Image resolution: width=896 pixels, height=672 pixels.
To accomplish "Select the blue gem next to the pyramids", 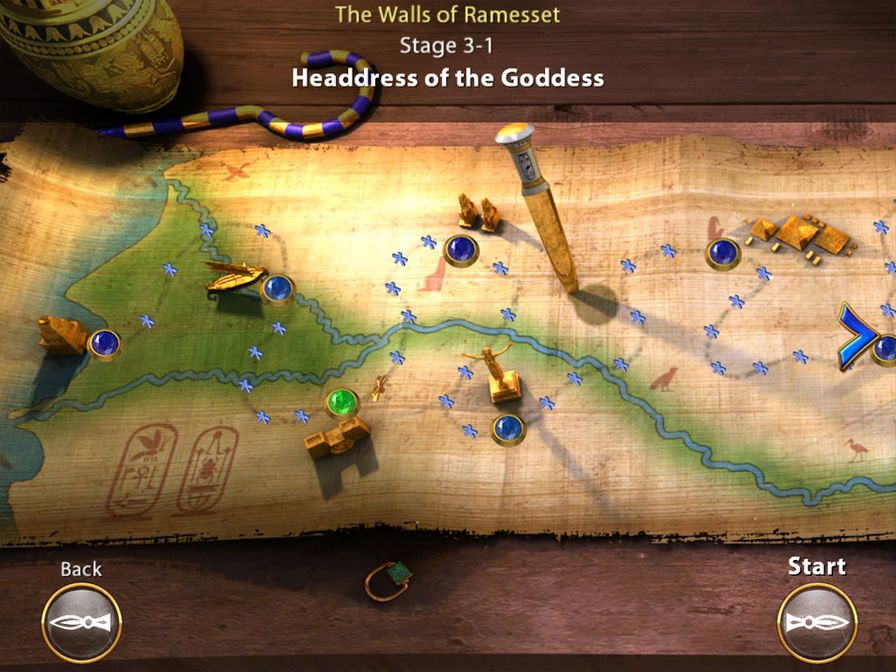I will pyautogui.click(x=722, y=254).
